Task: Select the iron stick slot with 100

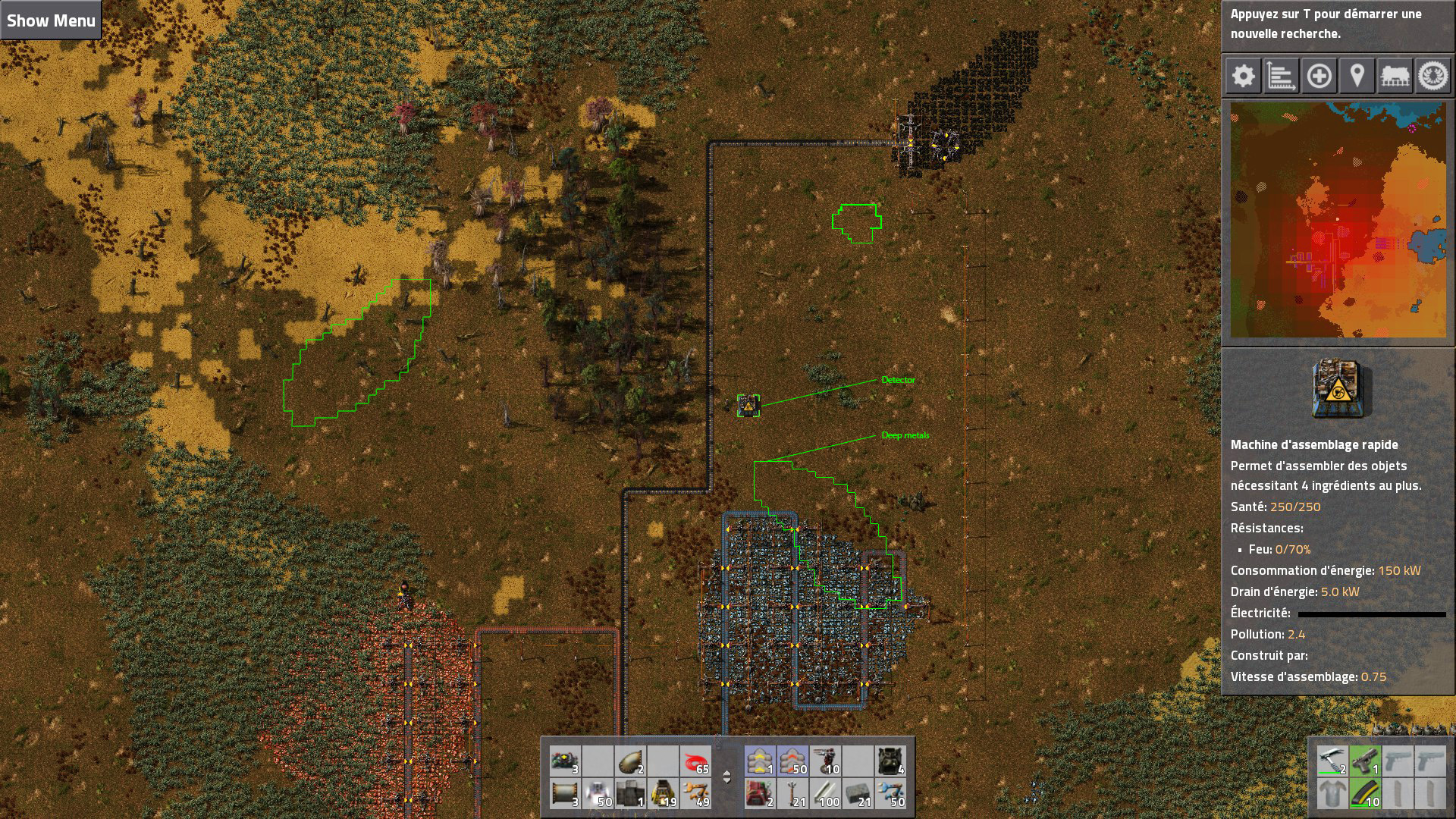Action: [825, 793]
